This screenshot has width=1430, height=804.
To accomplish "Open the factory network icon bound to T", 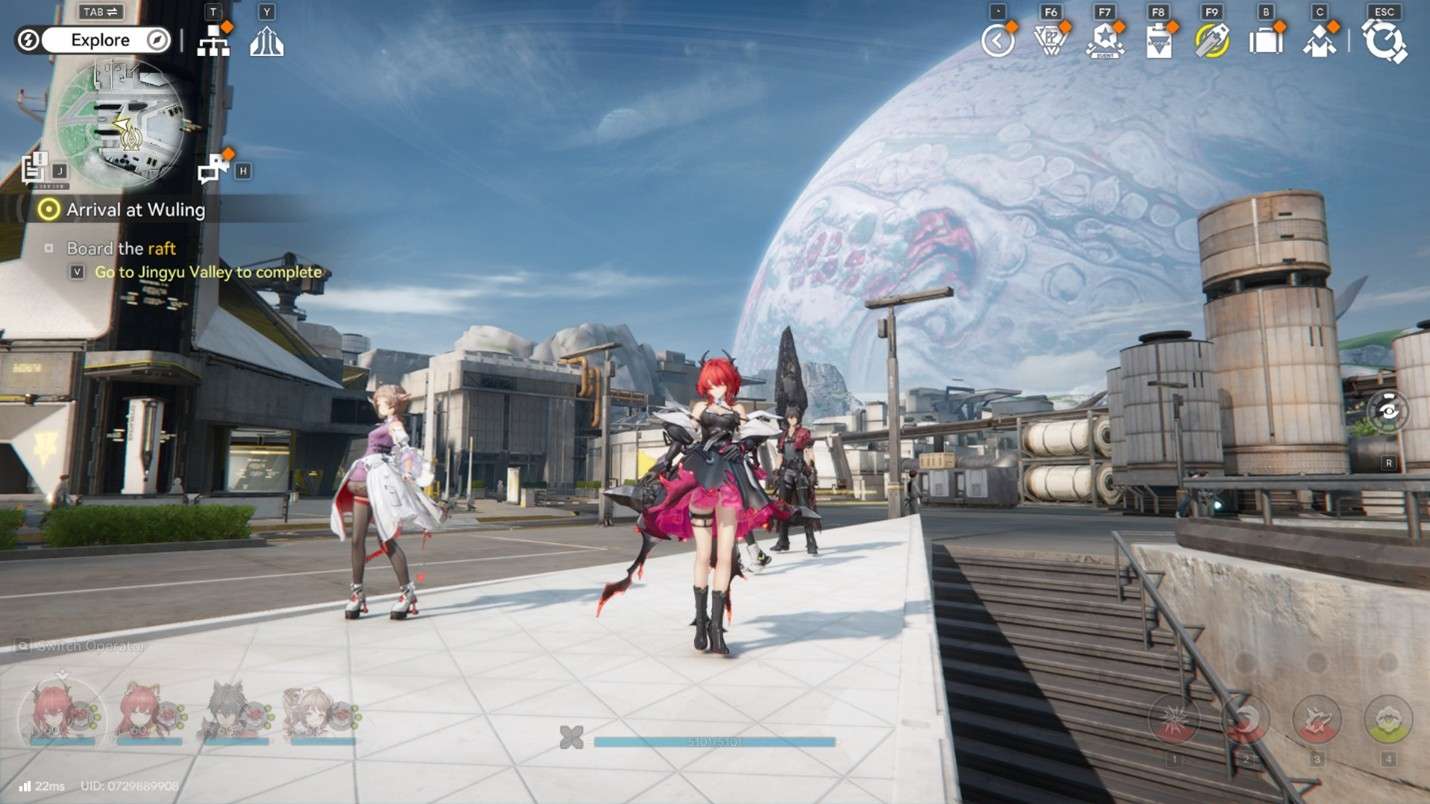I will (213, 40).
